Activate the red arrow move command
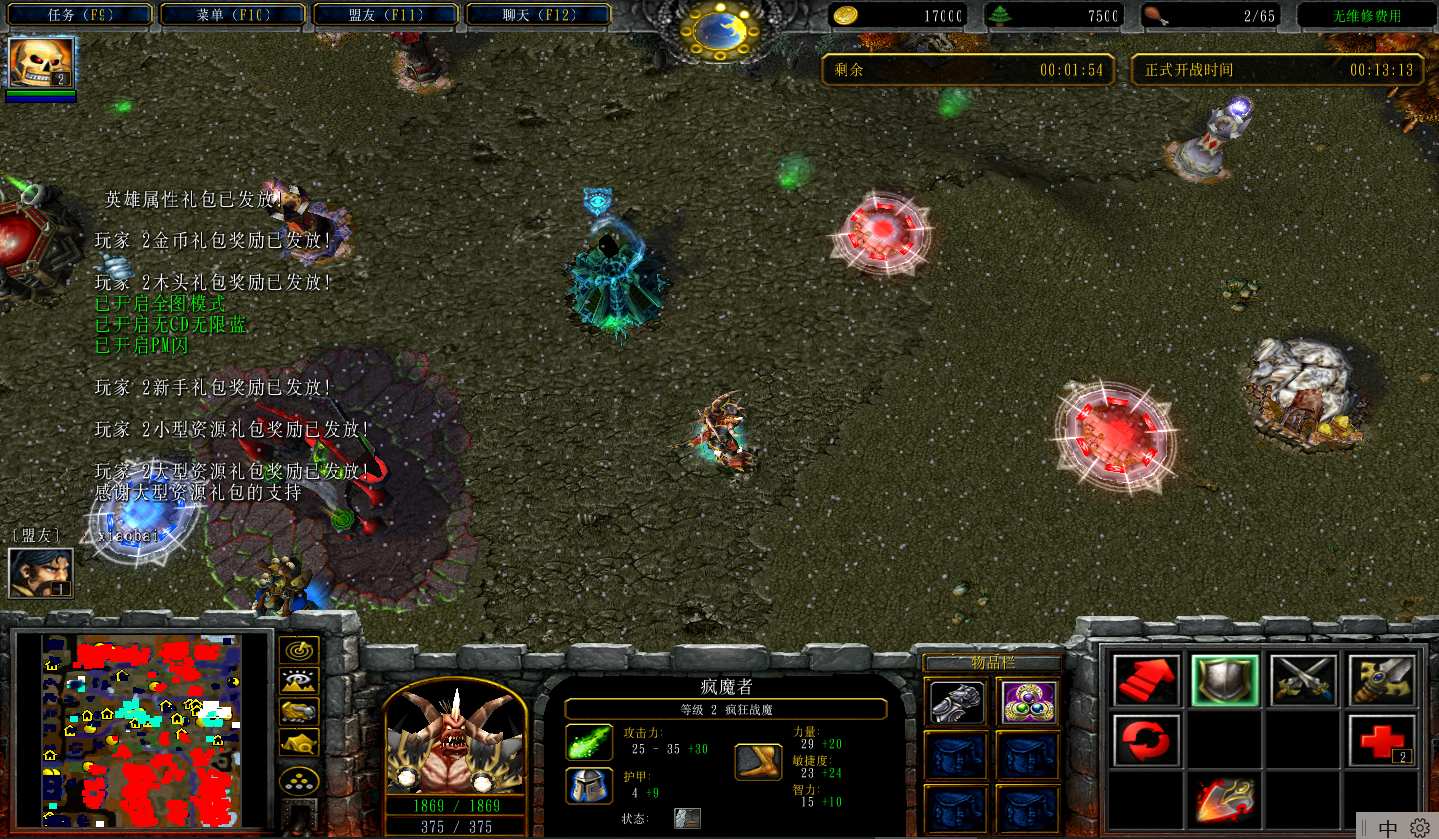 [x=1146, y=682]
